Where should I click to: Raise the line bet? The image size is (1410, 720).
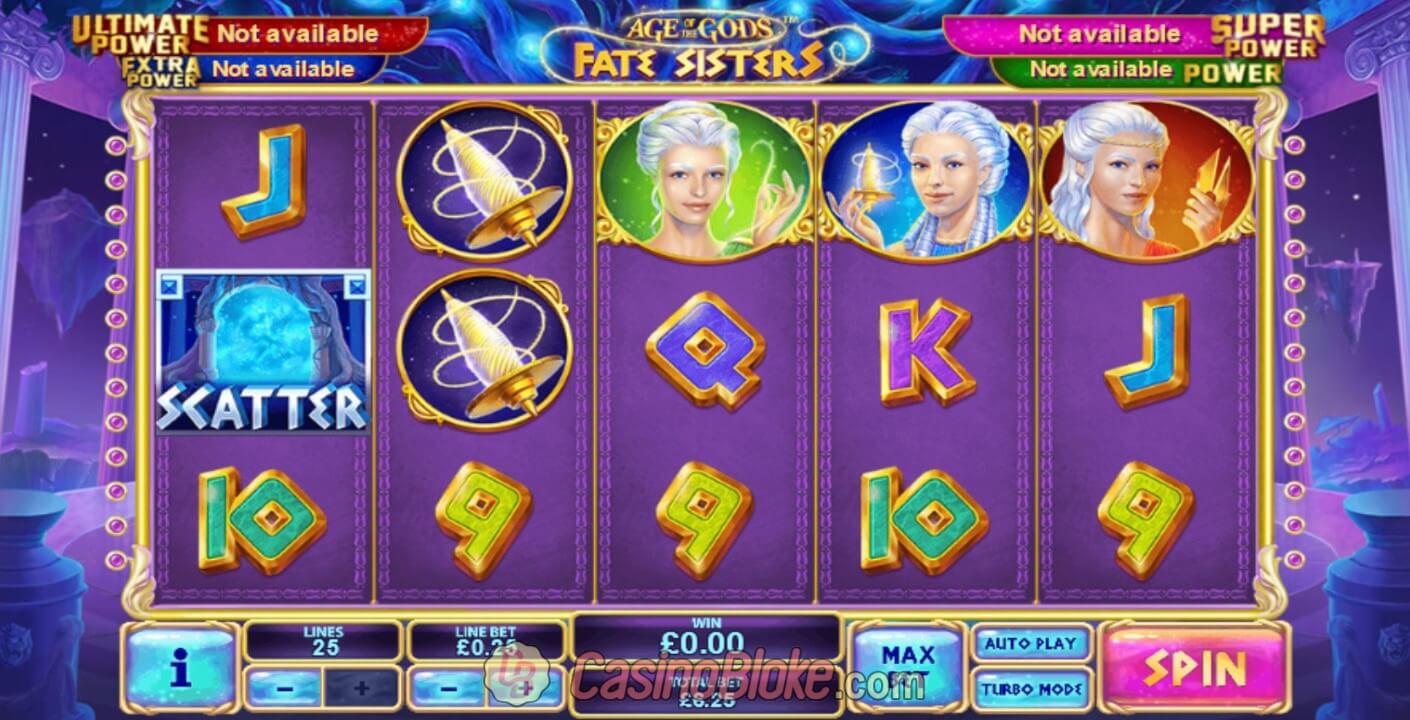pos(526,688)
